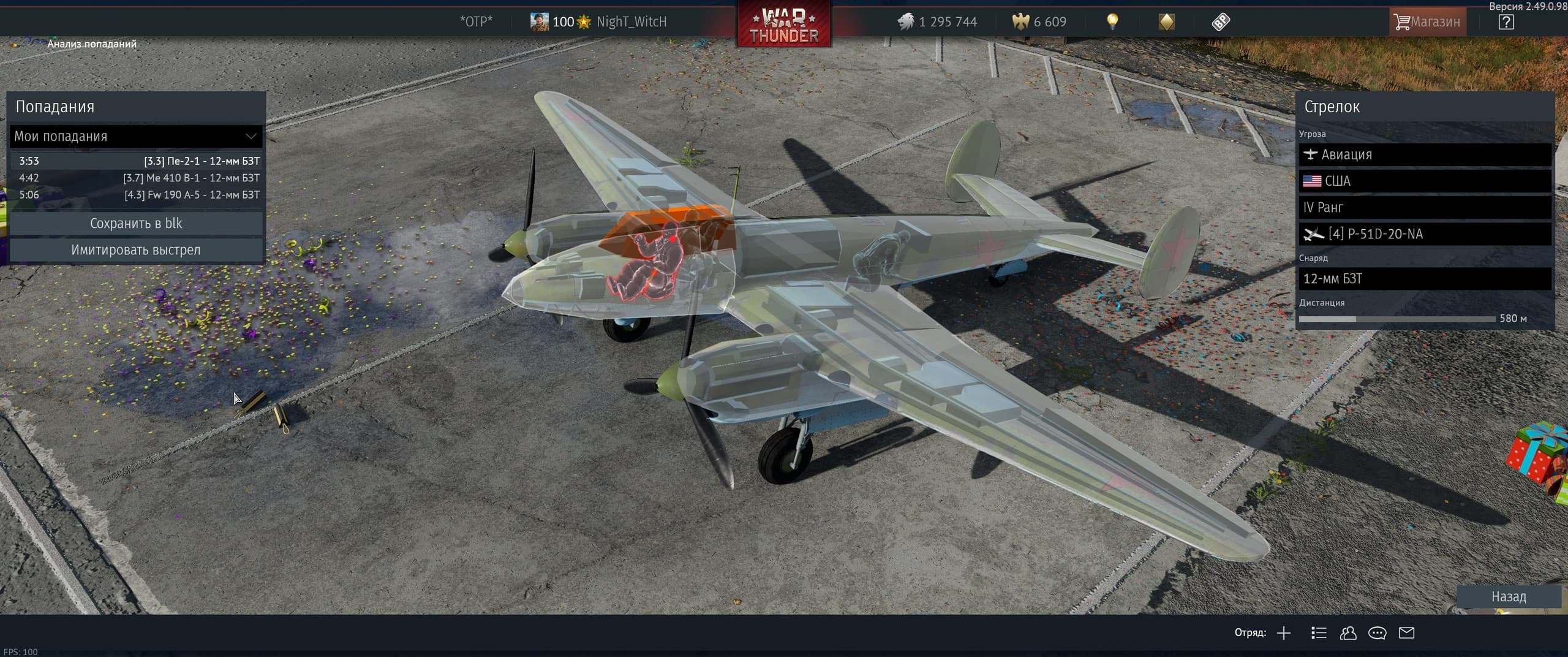Add a squad member with plus icon
This screenshot has width=1568, height=657.
(x=1284, y=633)
